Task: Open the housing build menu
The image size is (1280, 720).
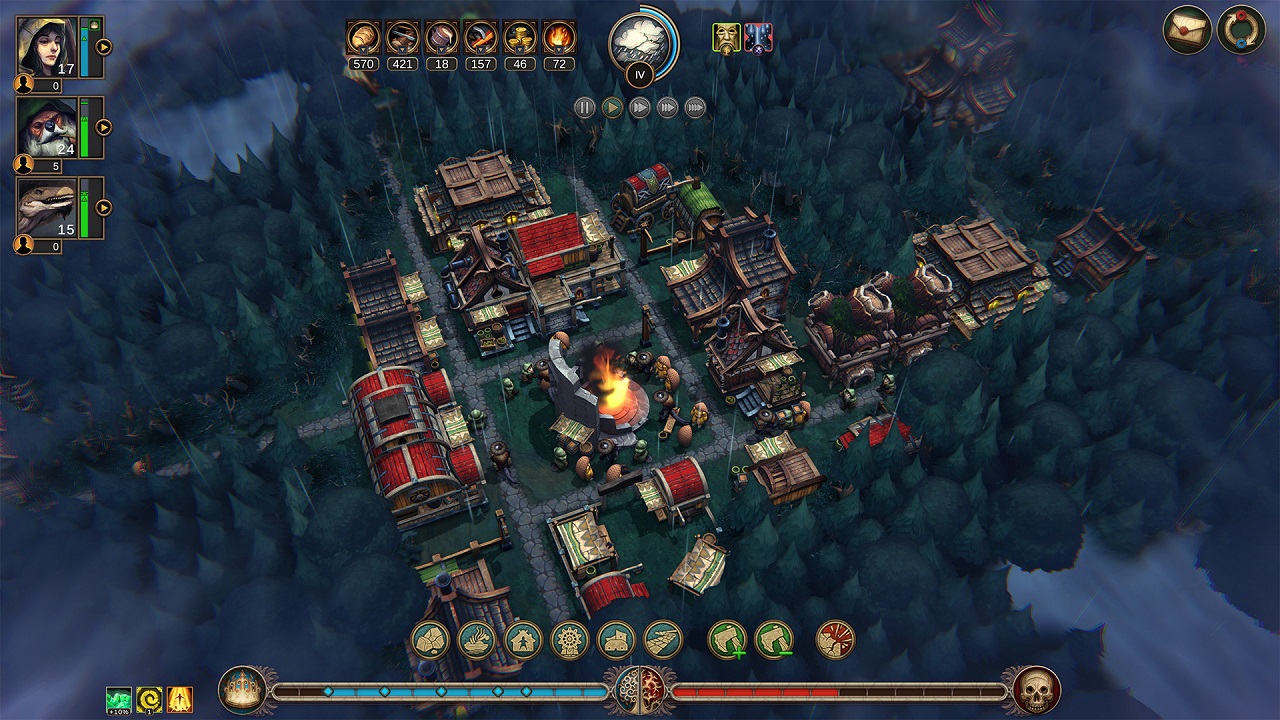Action: click(x=522, y=640)
